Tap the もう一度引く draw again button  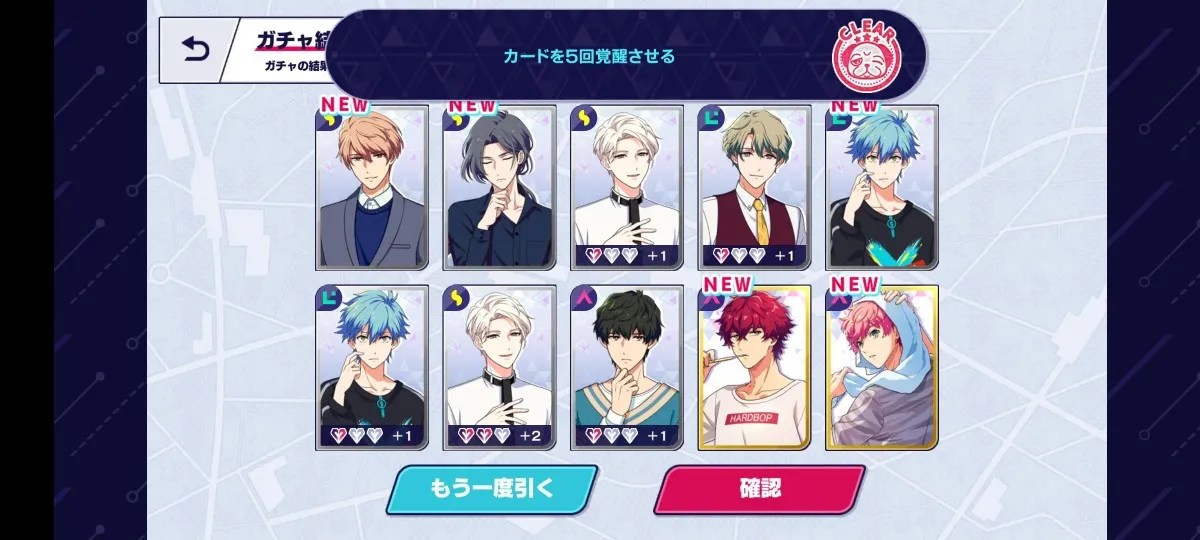click(491, 489)
